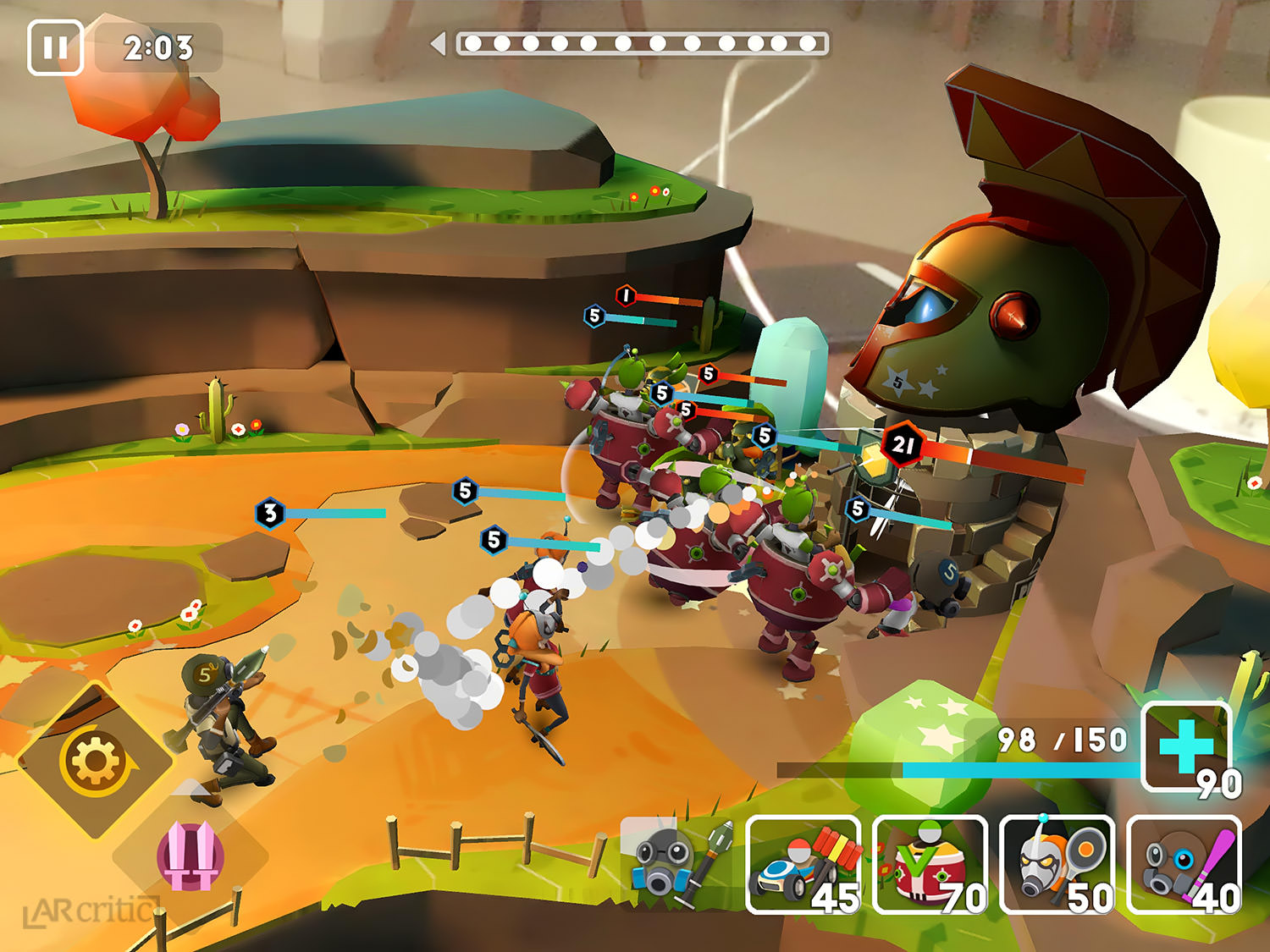This screenshot has height=952, width=1270.
Task: Buy the cyan plus upgrade for 90
Action: click(x=1186, y=746)
